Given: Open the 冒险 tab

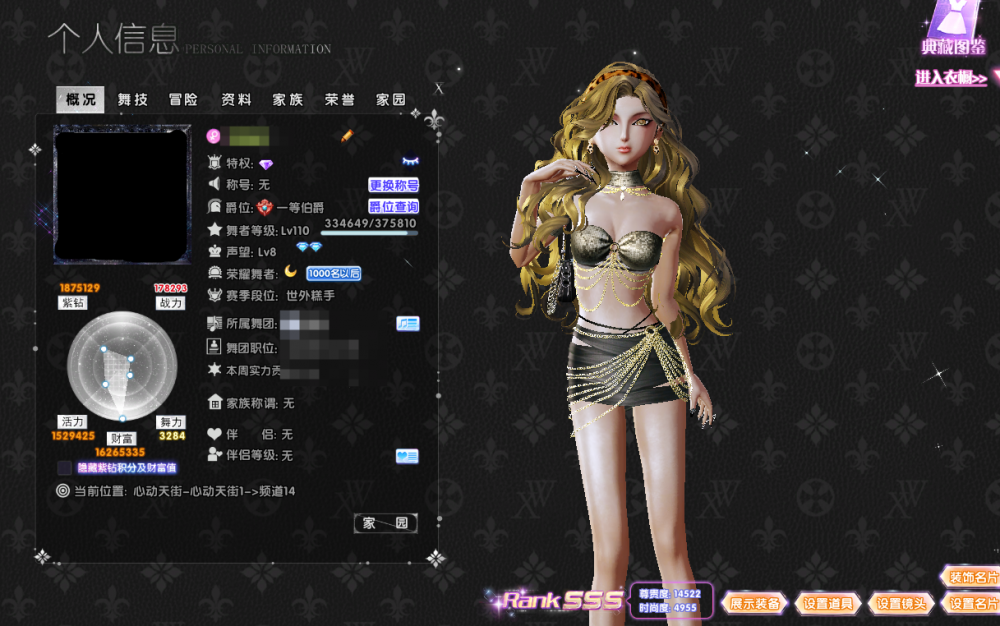Looking at the screenshot, I should (184, 100).
